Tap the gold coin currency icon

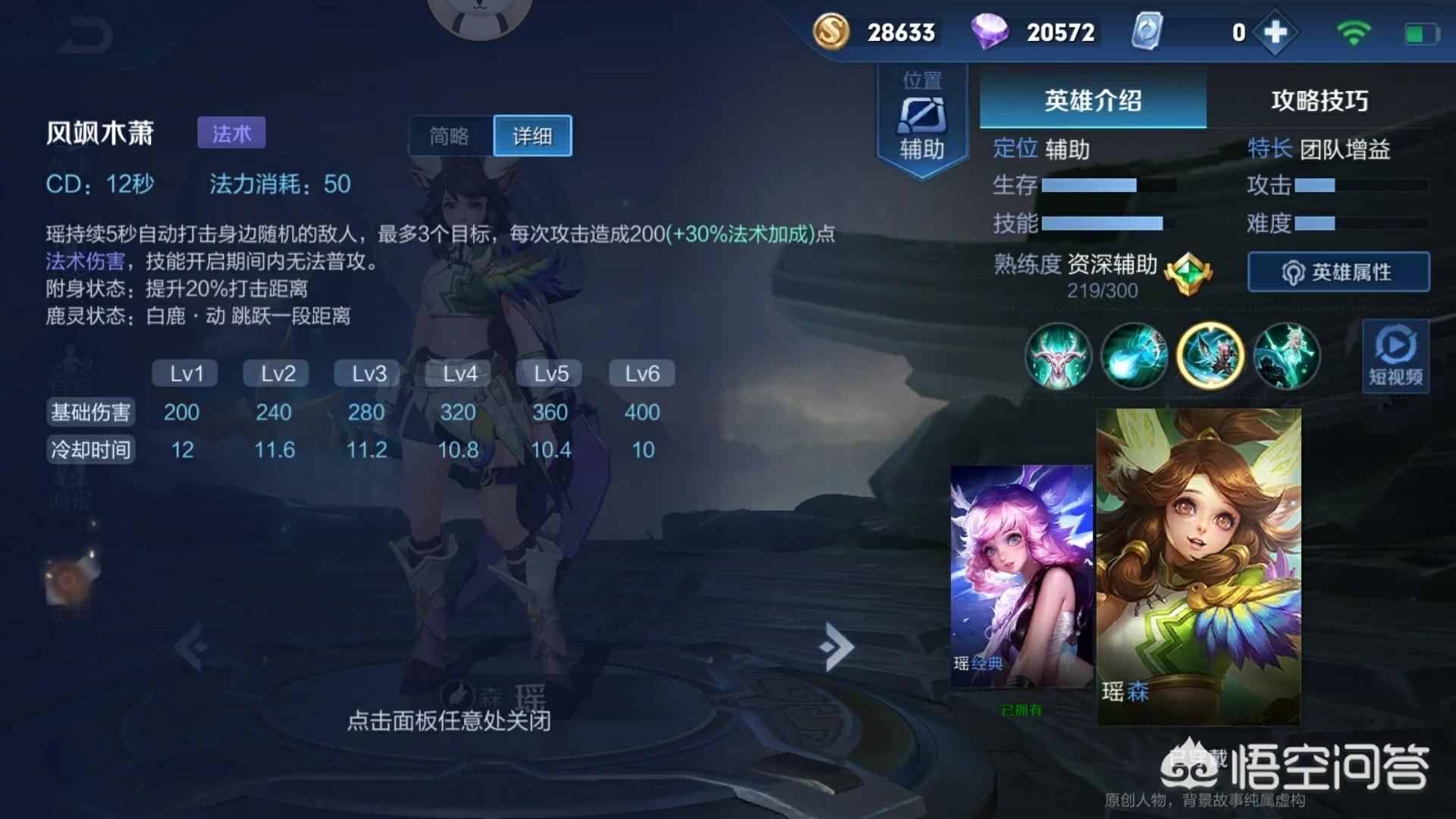[832, 33]
